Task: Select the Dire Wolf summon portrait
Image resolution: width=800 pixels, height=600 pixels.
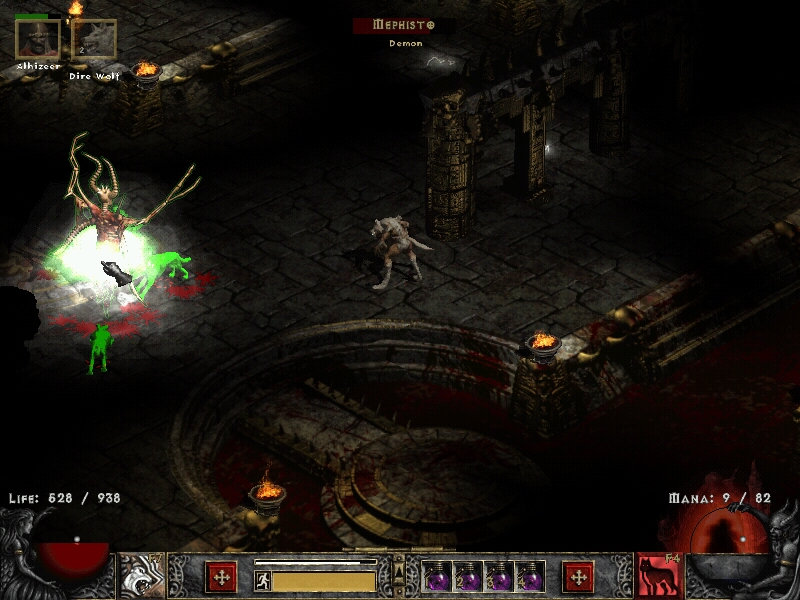Action: tap(94, 39)
